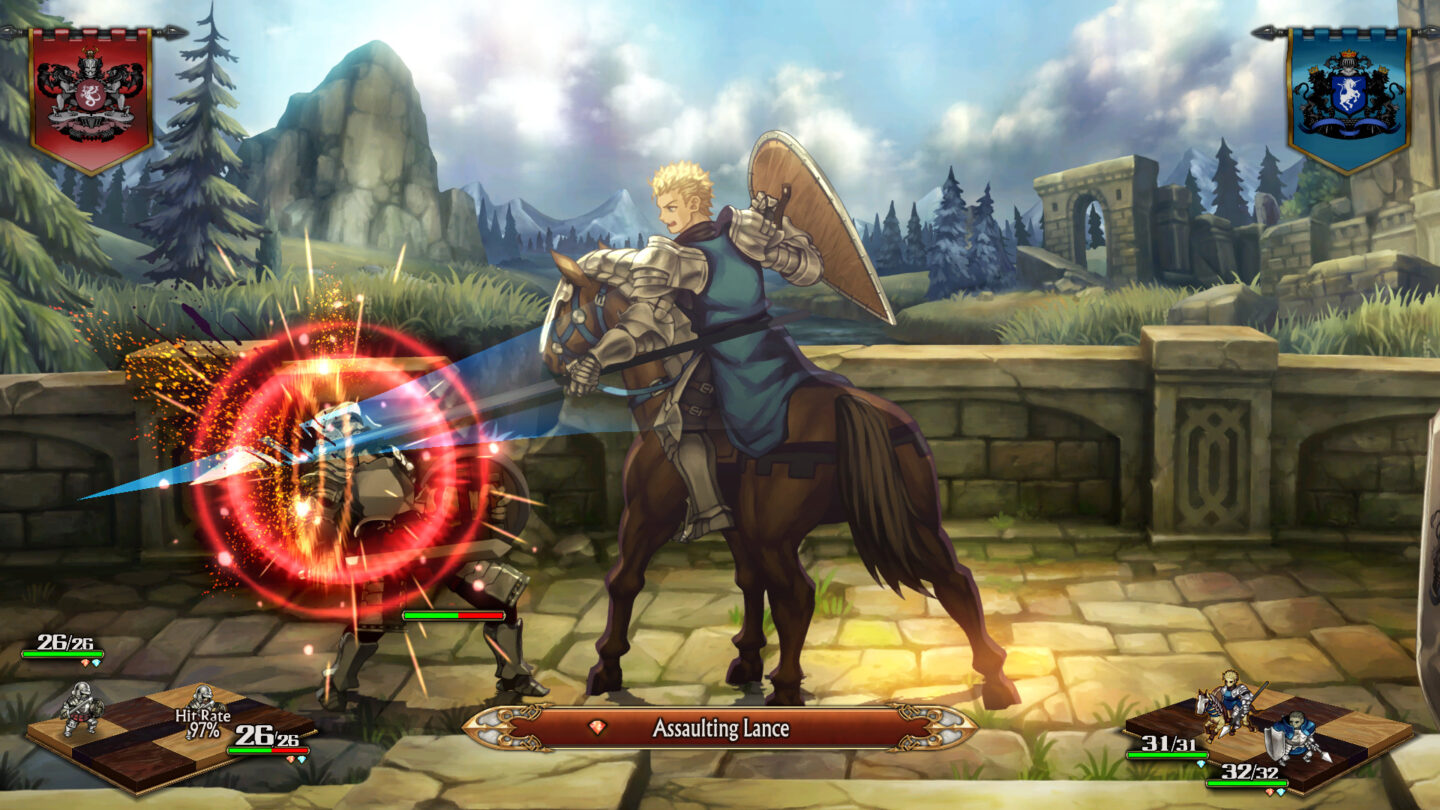1440x810 pixels.
Task: Click the green HP bar under the left 26/26
Action: coord(62,653)
